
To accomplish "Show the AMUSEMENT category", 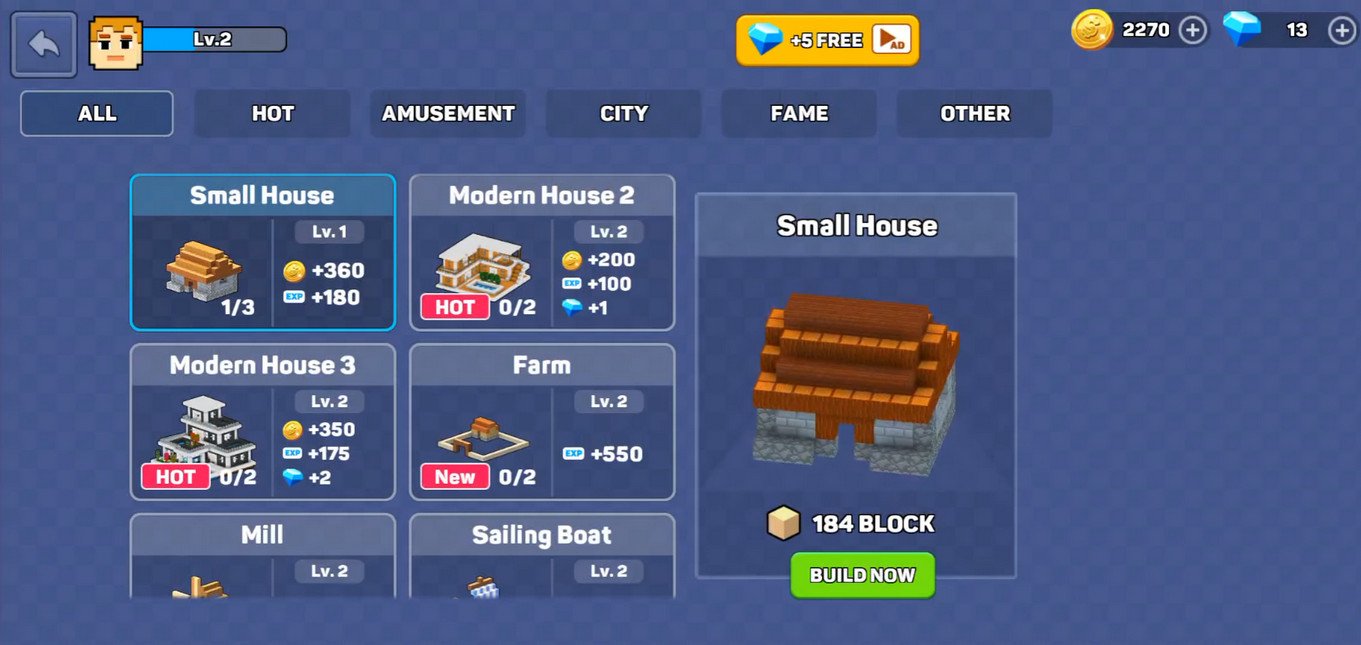I will (x=448, y=114).
